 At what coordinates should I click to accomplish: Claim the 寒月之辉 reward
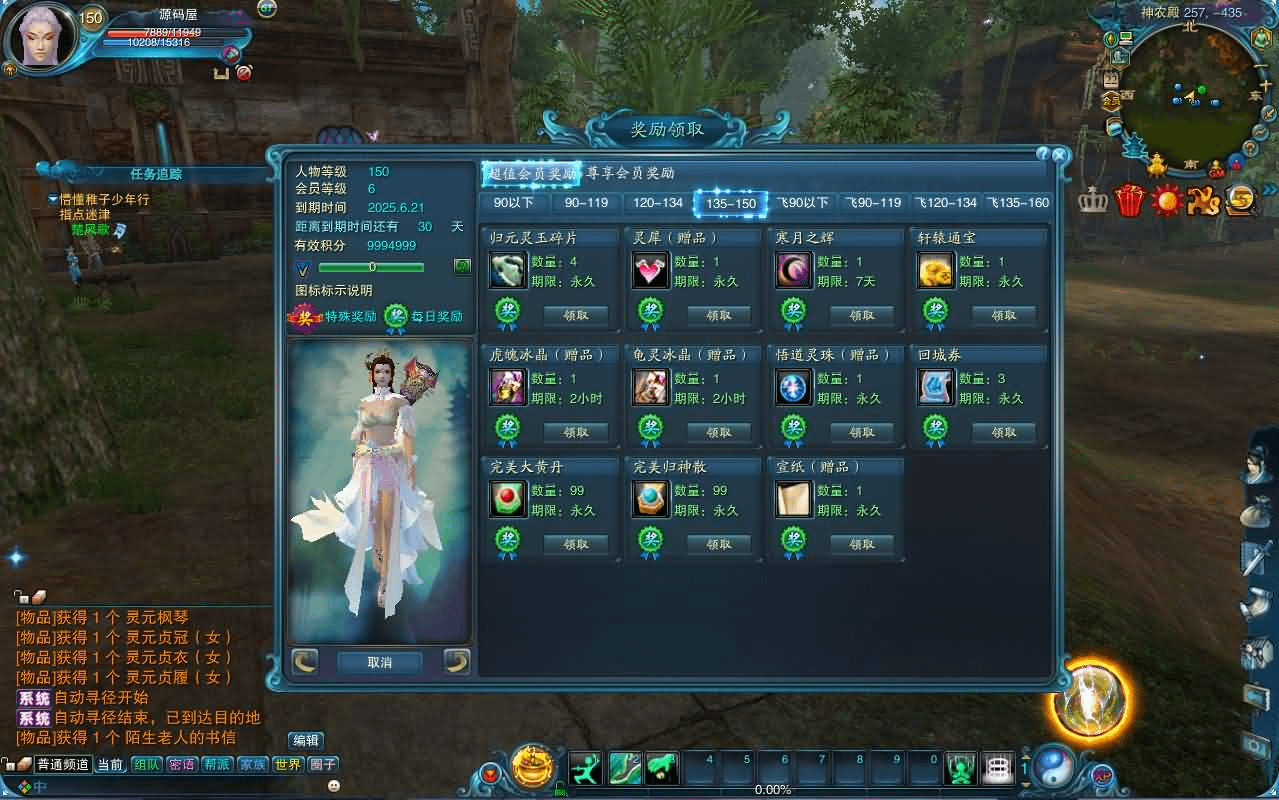pos(862,315)
